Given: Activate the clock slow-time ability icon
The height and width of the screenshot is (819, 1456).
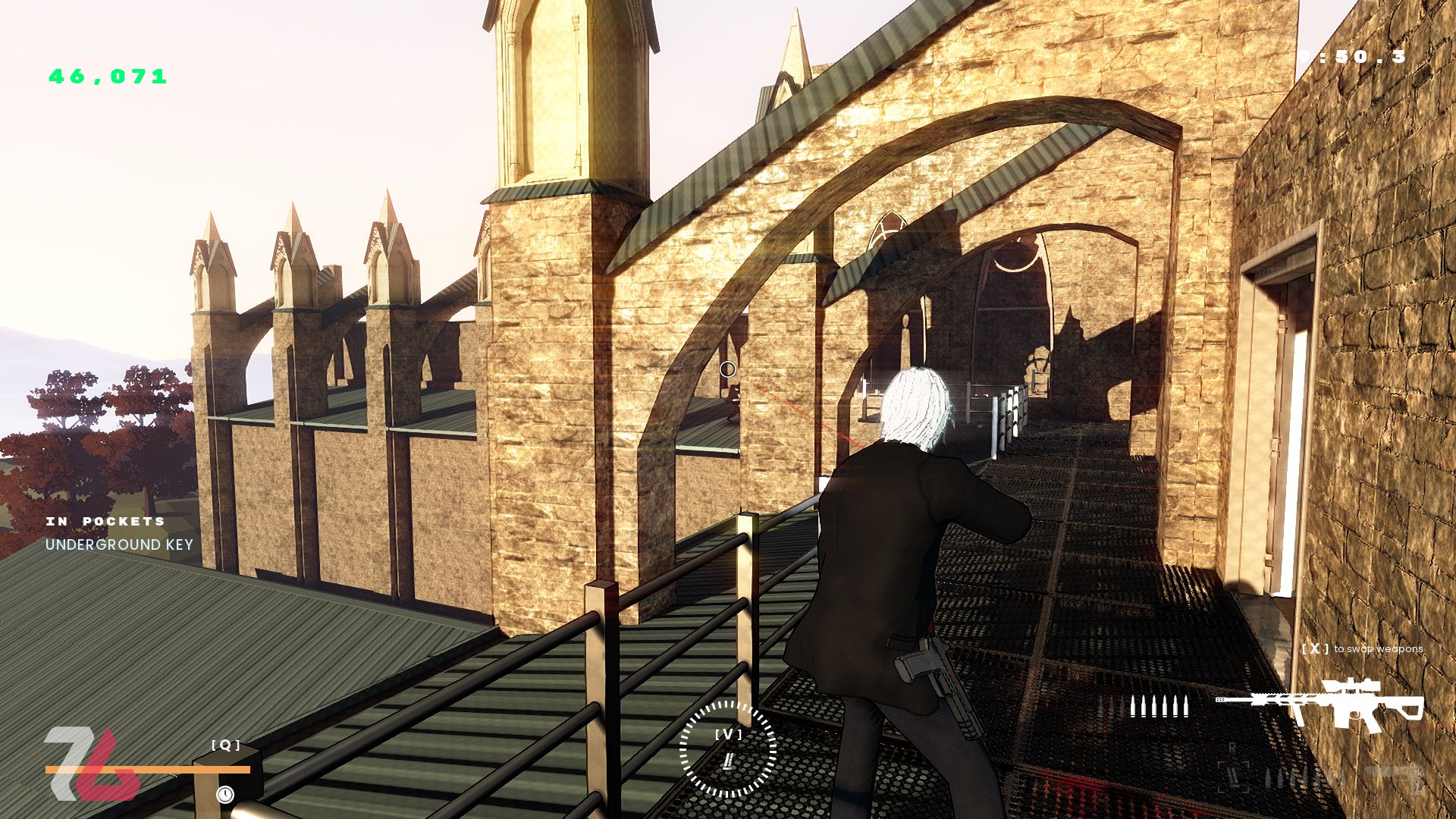Looking at the screenshot, I should tap(225, 794).
